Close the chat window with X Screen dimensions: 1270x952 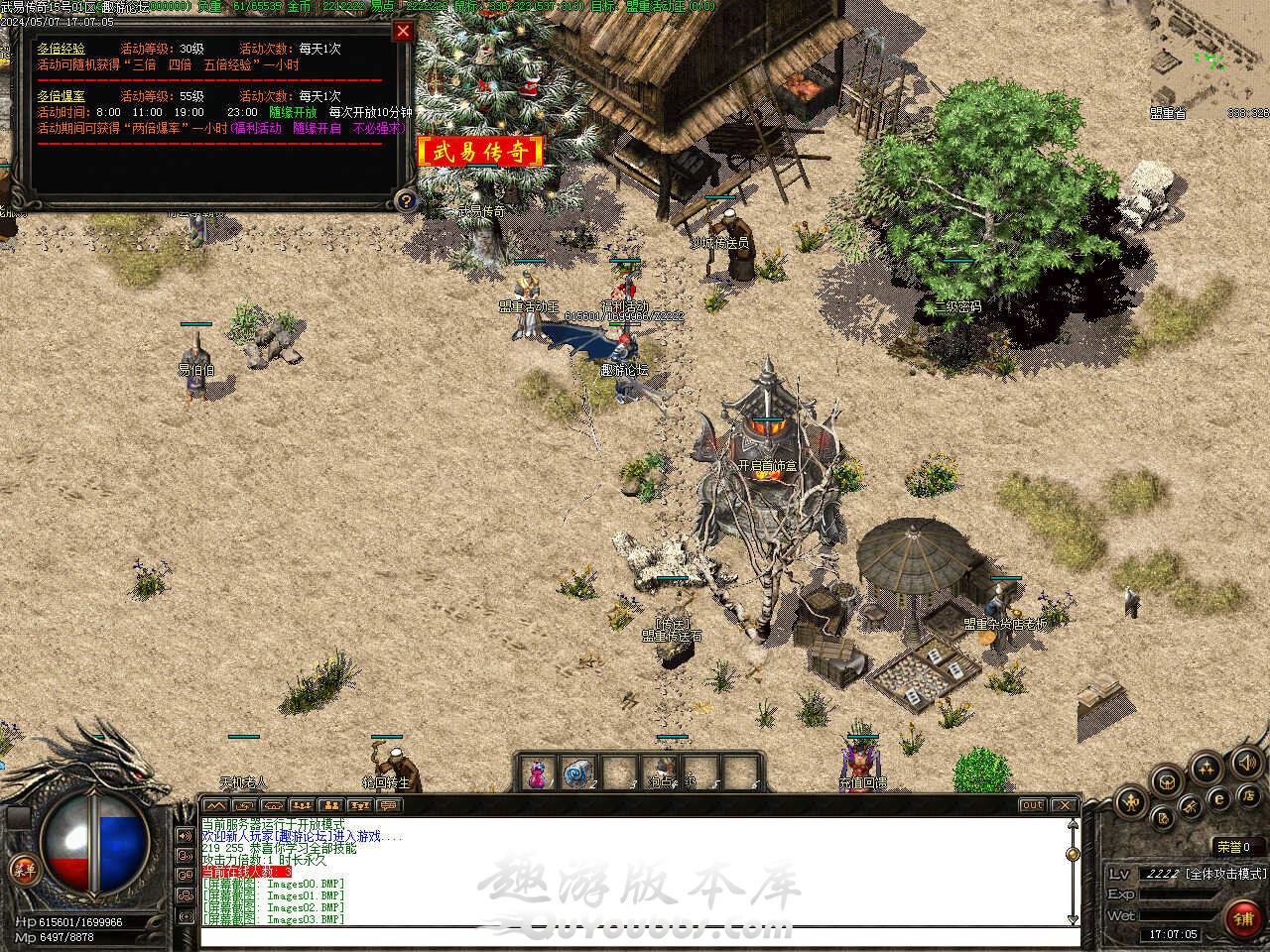point(1064,805)
